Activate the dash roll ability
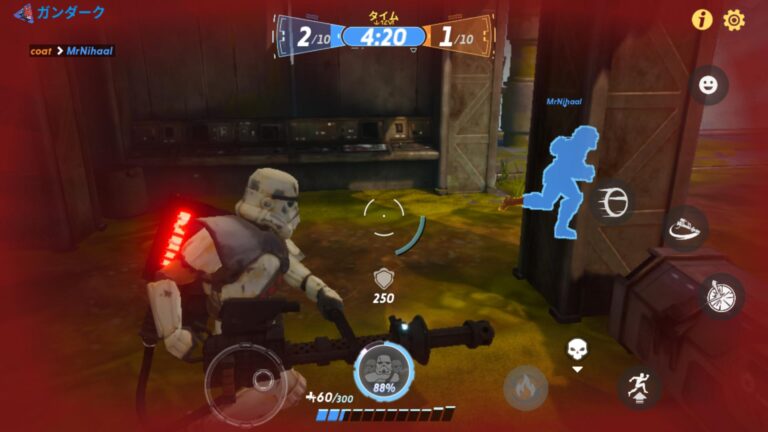The height and width of the screenshot is (432, 768). [610, 201]
